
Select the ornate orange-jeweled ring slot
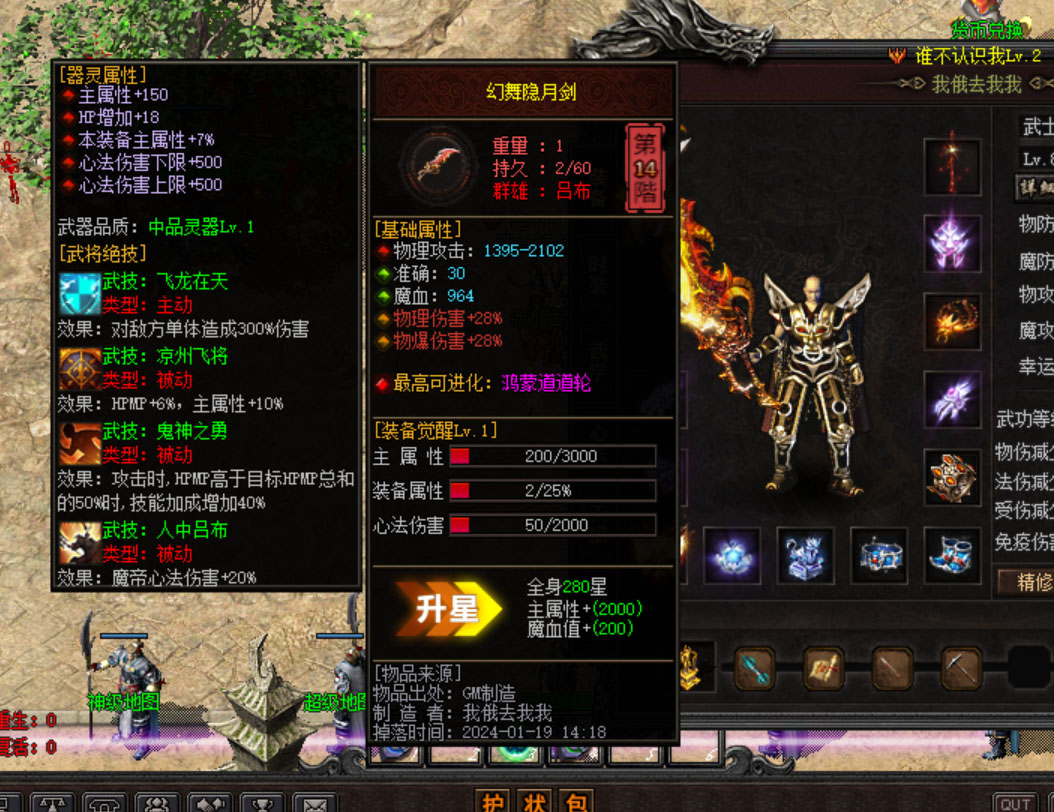tap(949, 477)
